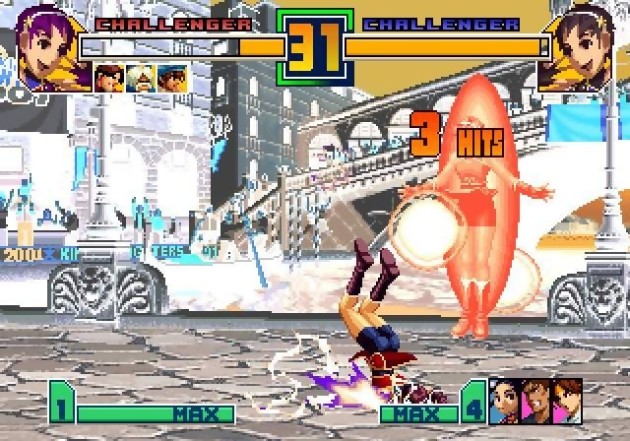Select the brown-haired side-profile fighter portrait
The height and width of the screenshot is (441, 630).
coord(567,400)
